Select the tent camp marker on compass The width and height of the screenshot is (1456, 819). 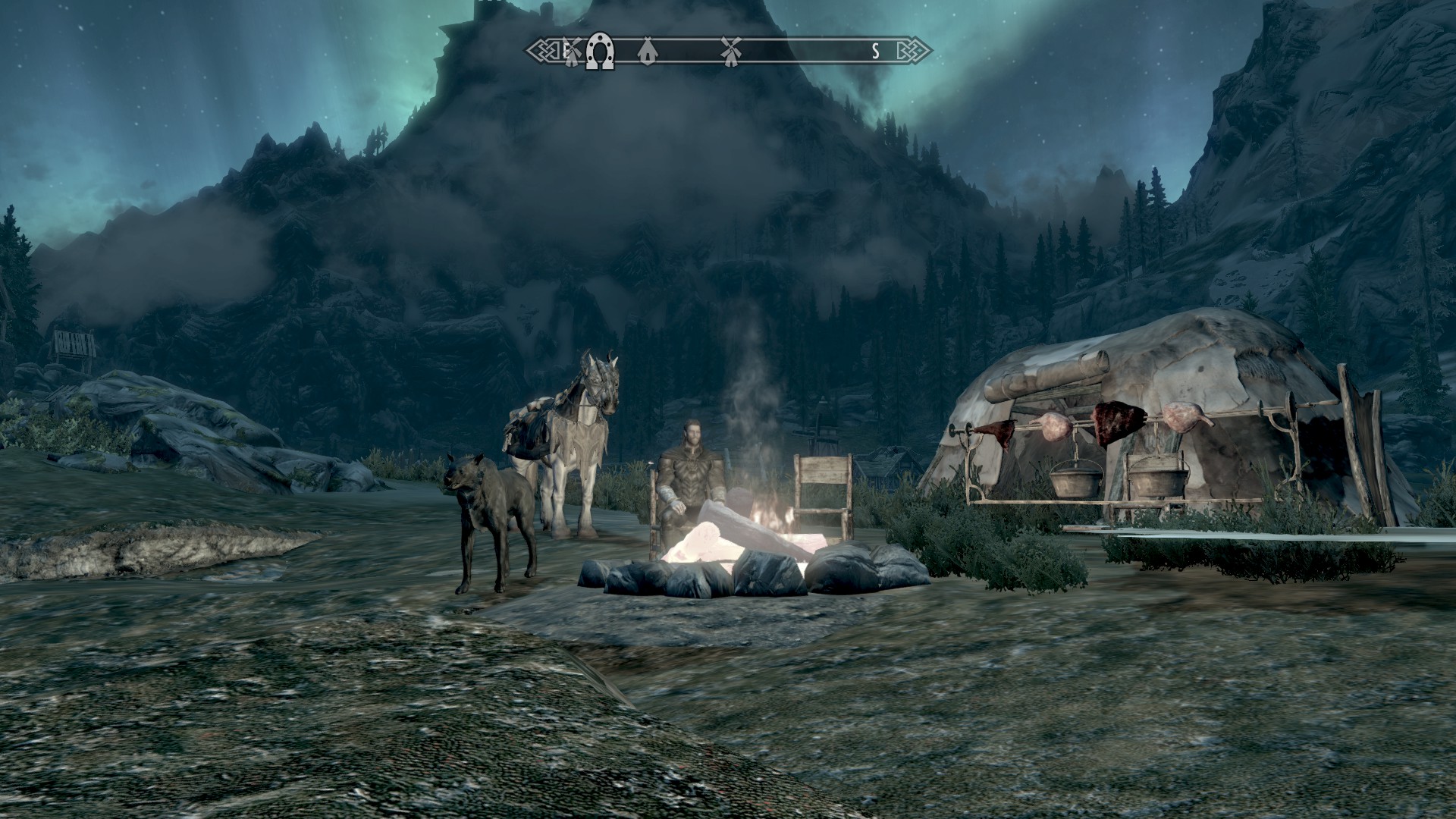(646, 52)
